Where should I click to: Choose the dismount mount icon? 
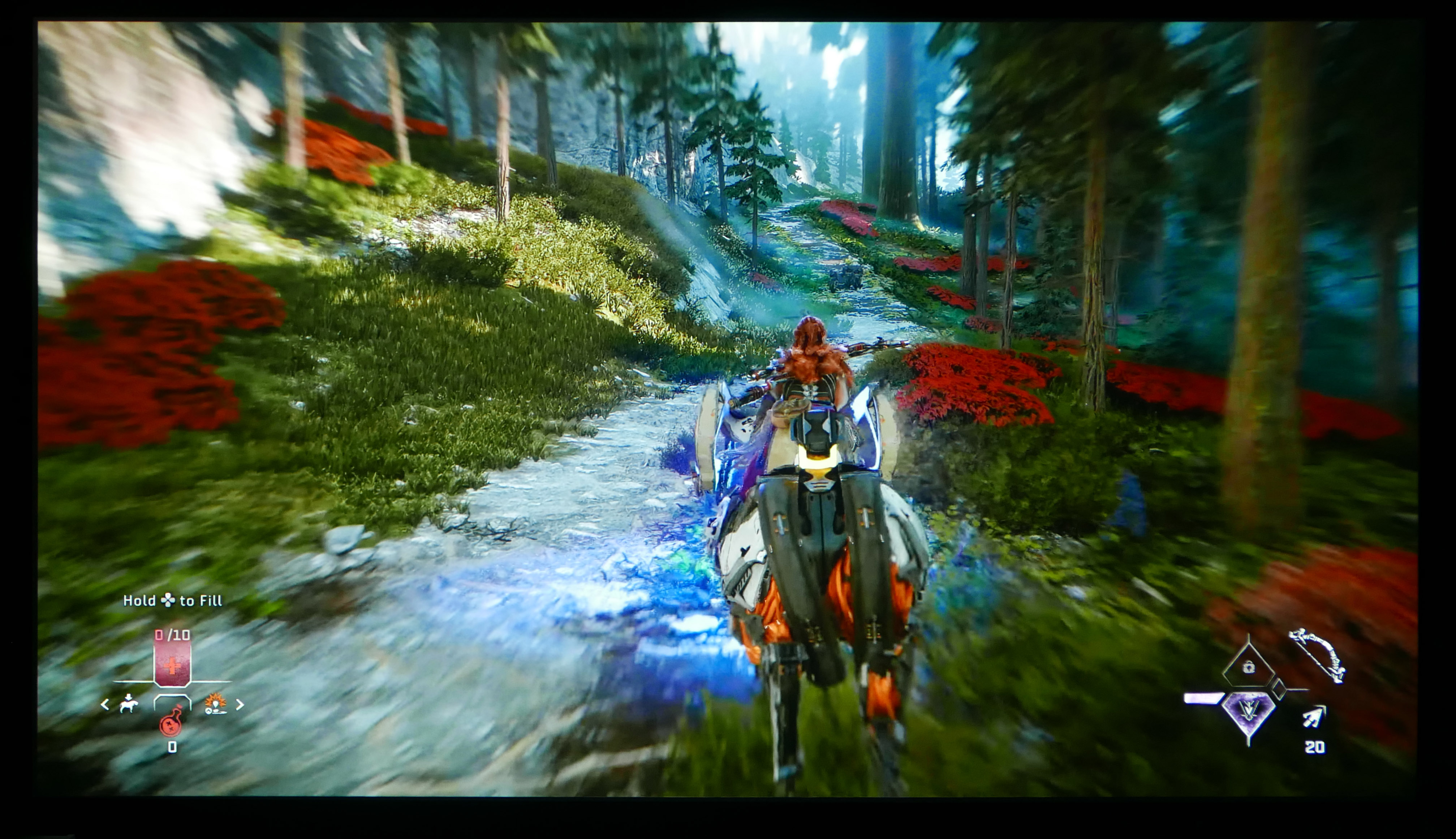click(x=129, y=704)
